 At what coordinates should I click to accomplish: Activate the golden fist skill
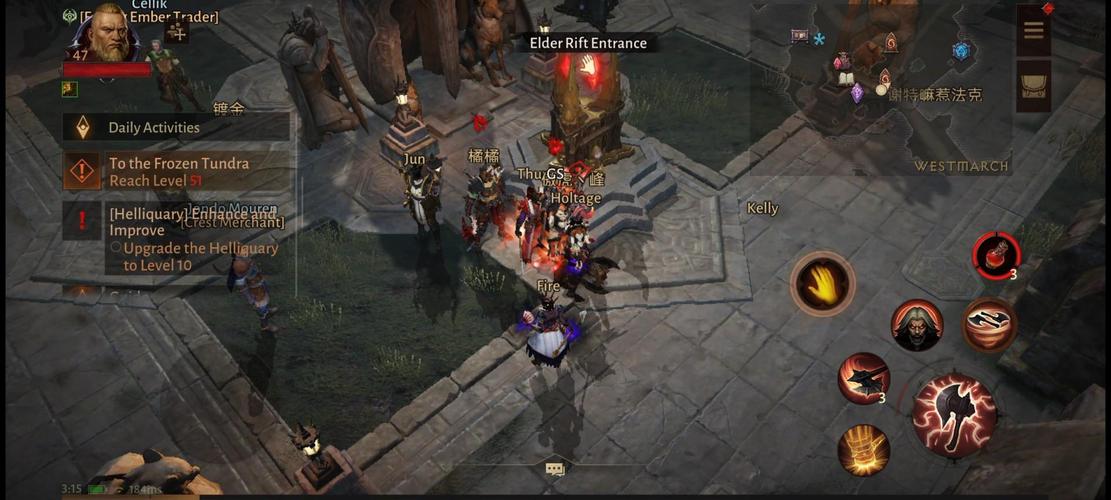863,449
